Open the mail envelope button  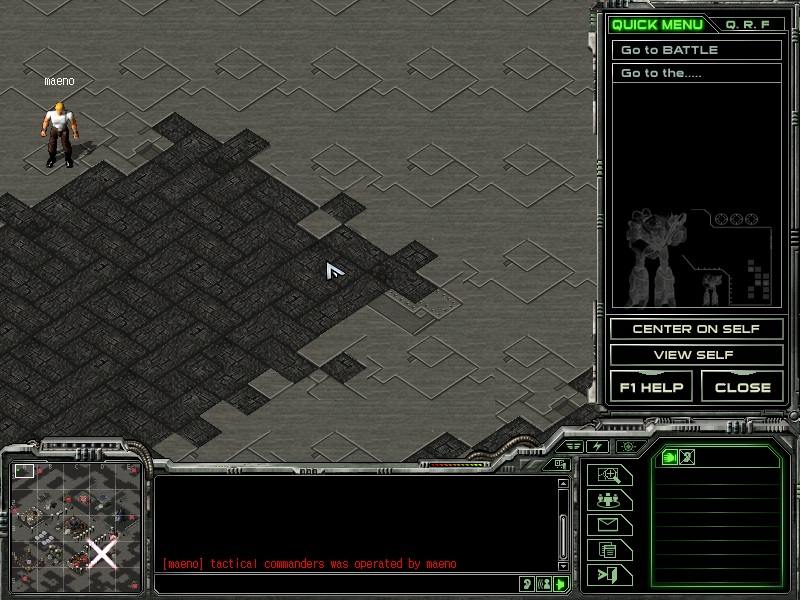click(x=609, y=525)
